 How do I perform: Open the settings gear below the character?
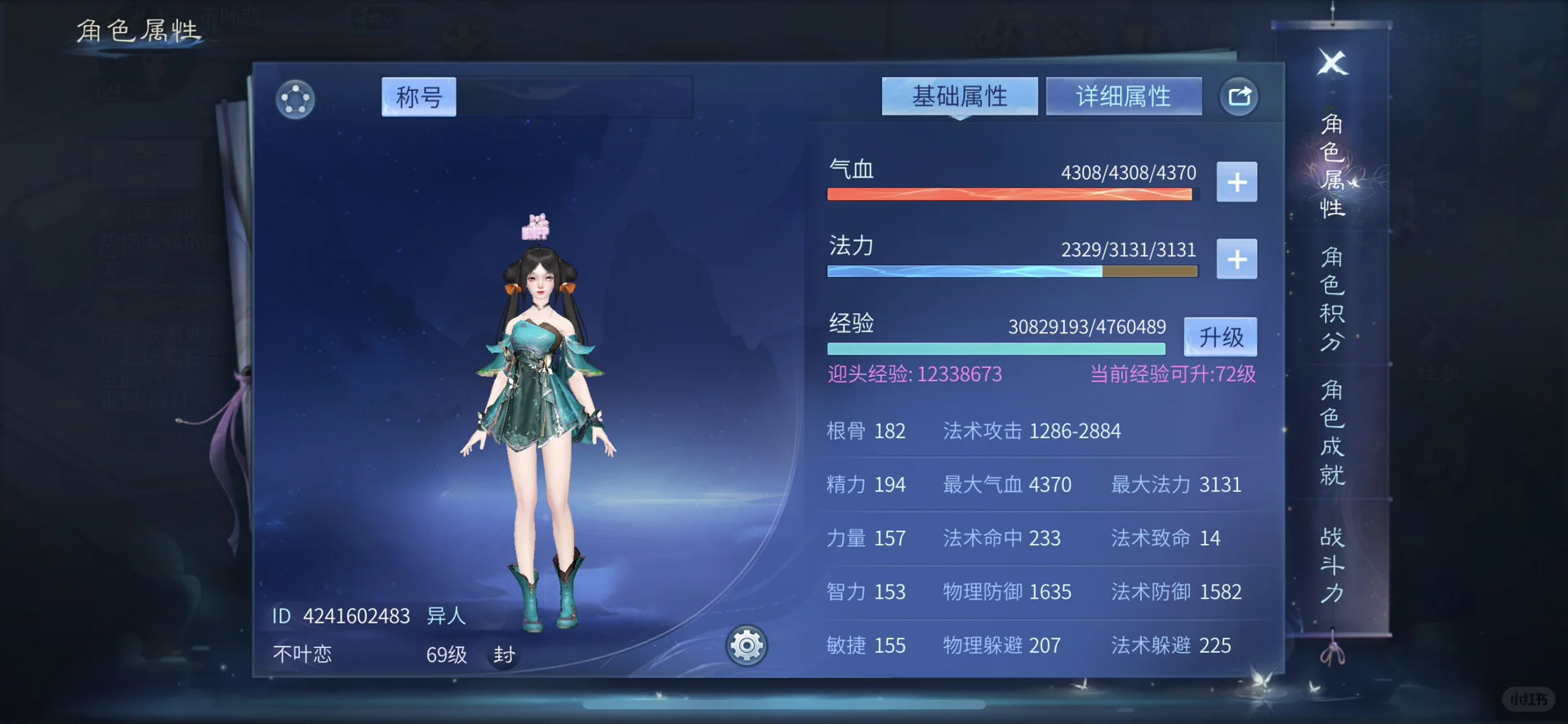pyautogui.click(x=746, y=646)
